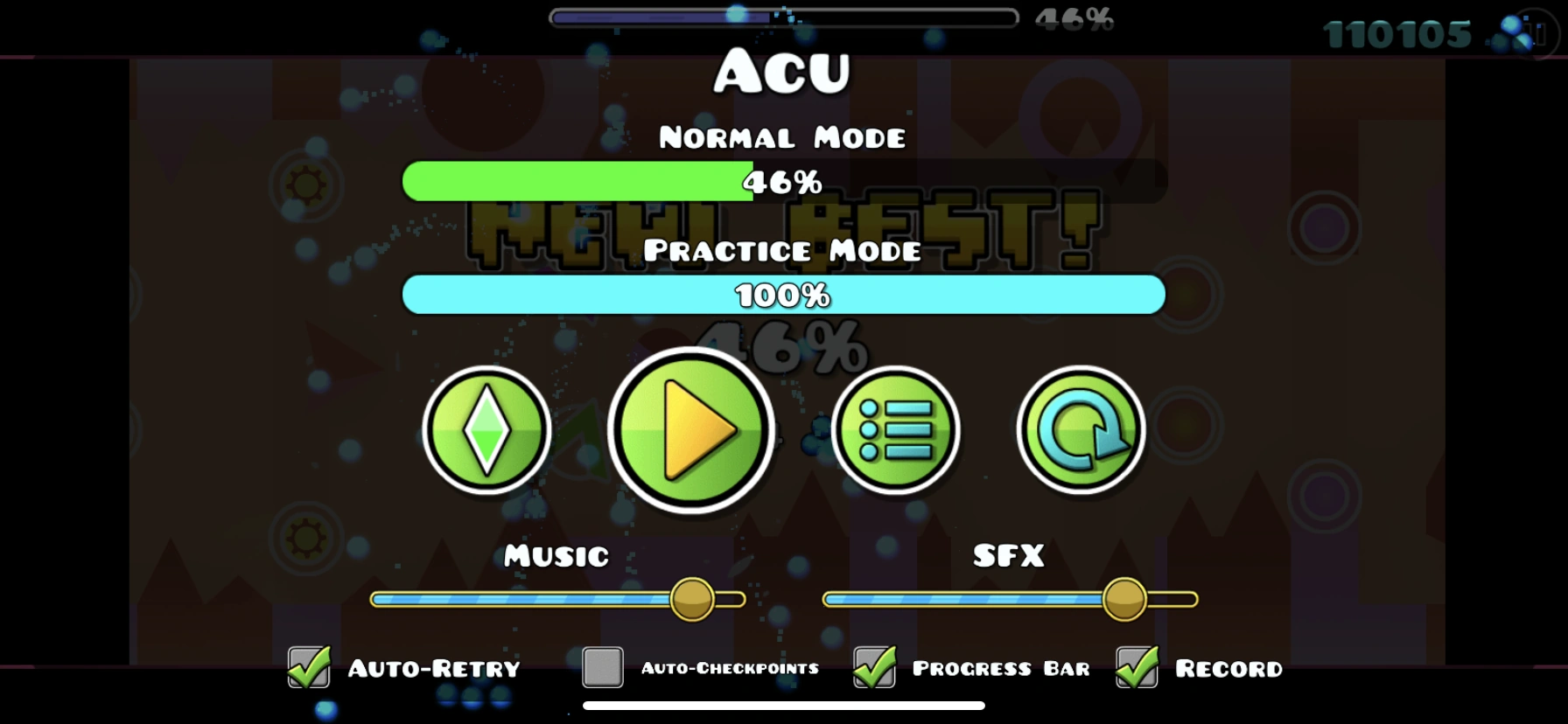This screenshot has height=724, width=1568.
Task: Click the Music volume slider knob
Action: (691, 600)
